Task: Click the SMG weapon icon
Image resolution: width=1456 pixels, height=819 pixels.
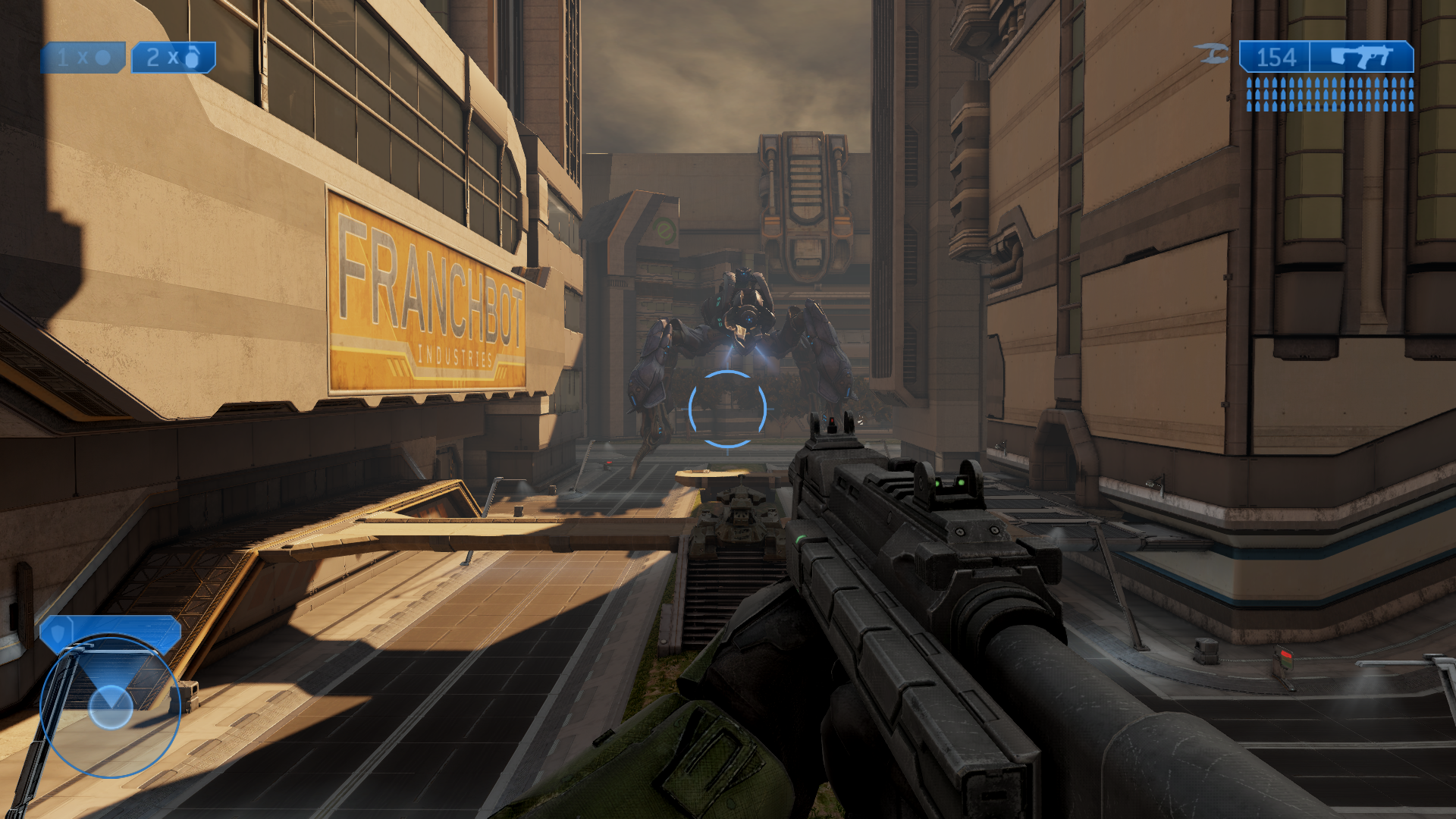Action: pyautogui.click(x=1362, y=57)
